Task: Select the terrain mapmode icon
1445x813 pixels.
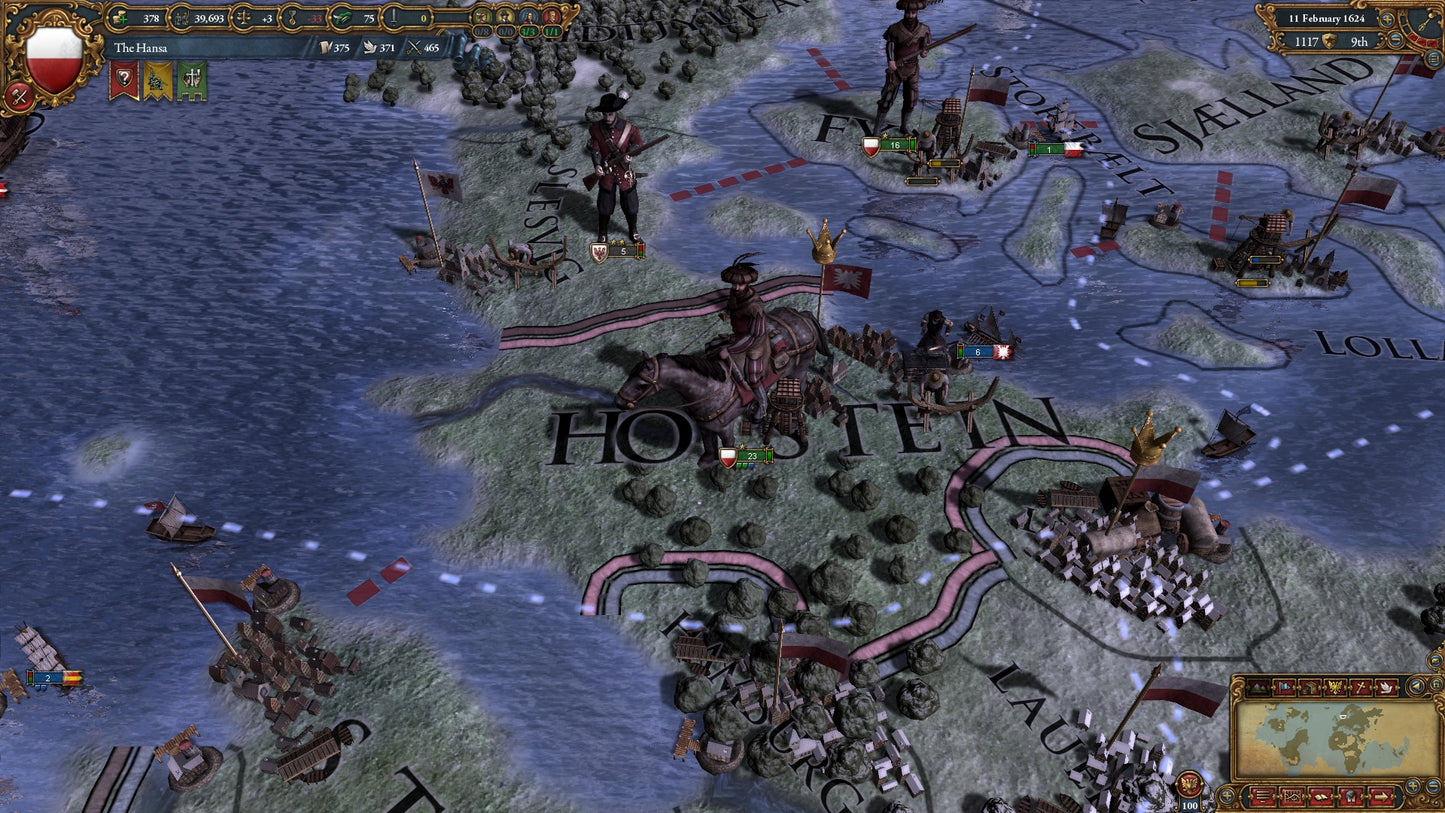Action: click(1257, 687)
